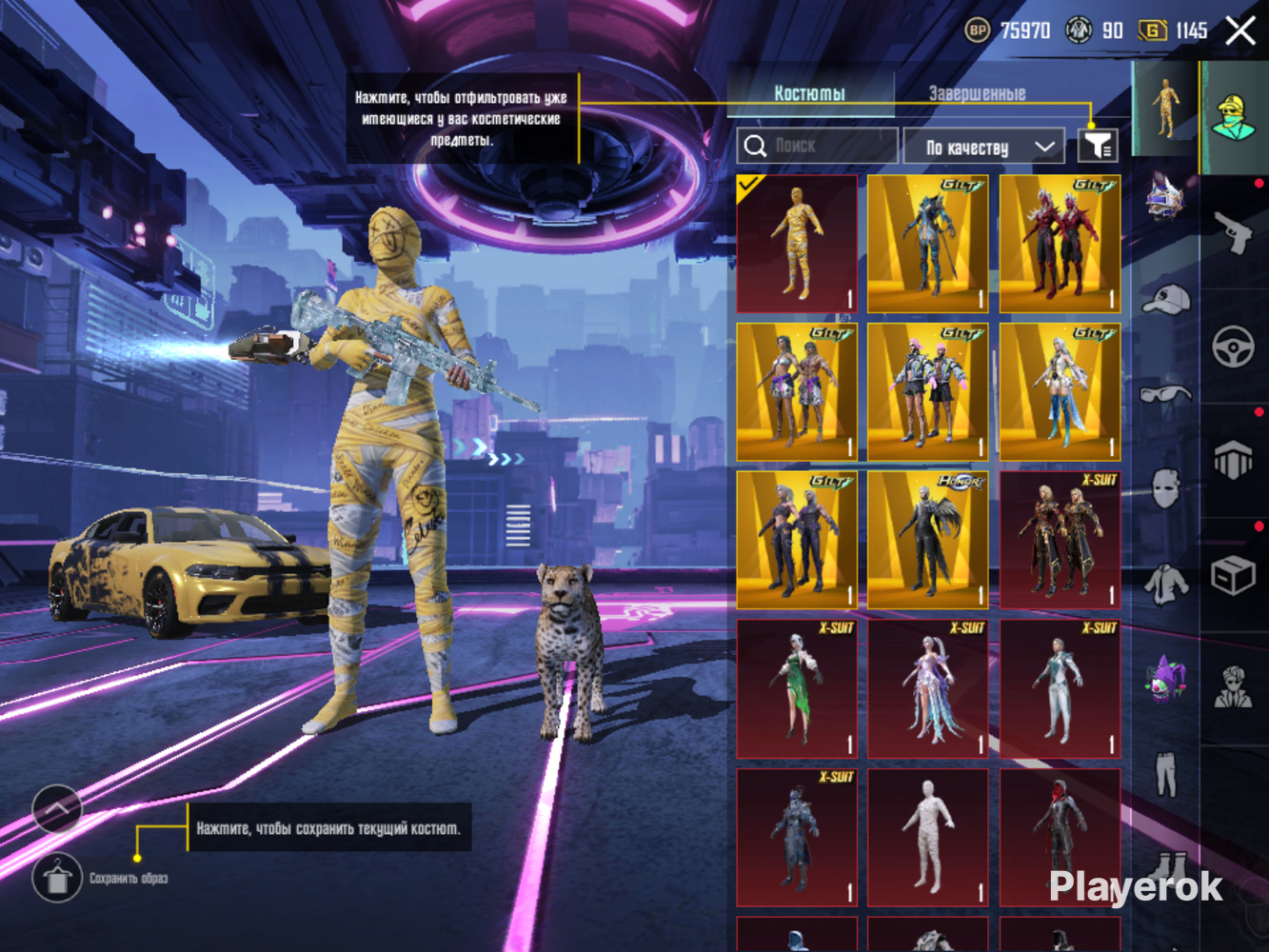Click the up-arrow expand button

point(57,809)
